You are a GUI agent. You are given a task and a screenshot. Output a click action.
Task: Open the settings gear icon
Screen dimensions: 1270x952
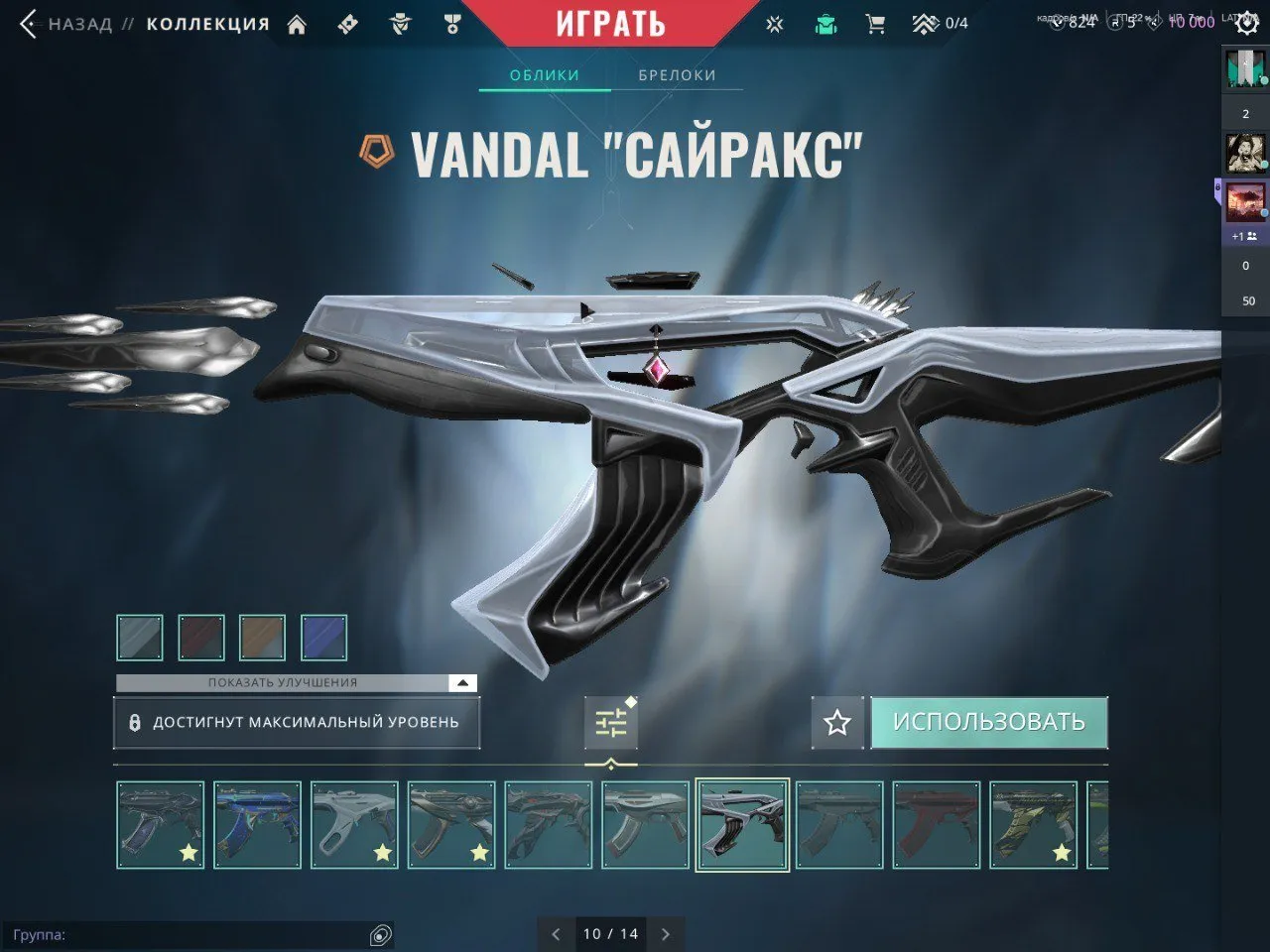(x=1247, y=23)
